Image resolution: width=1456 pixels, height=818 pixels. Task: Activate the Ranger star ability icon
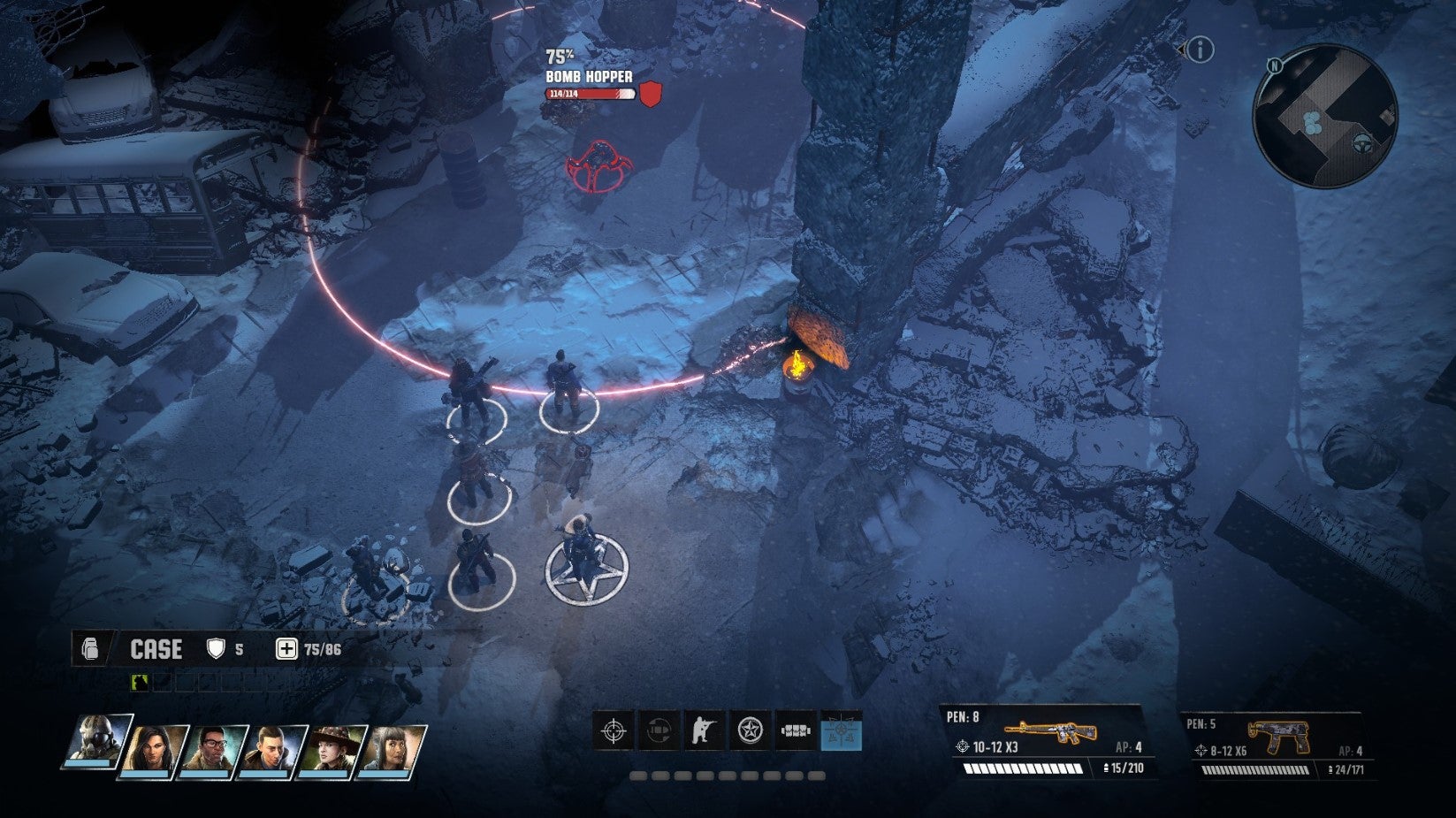pos(749,730)
